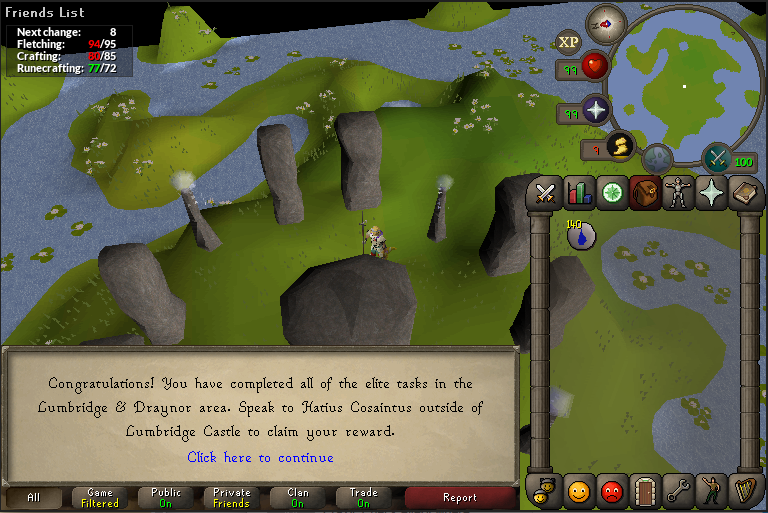Toggle the XP drops button

pyautogui.click(x=568, y=42)
